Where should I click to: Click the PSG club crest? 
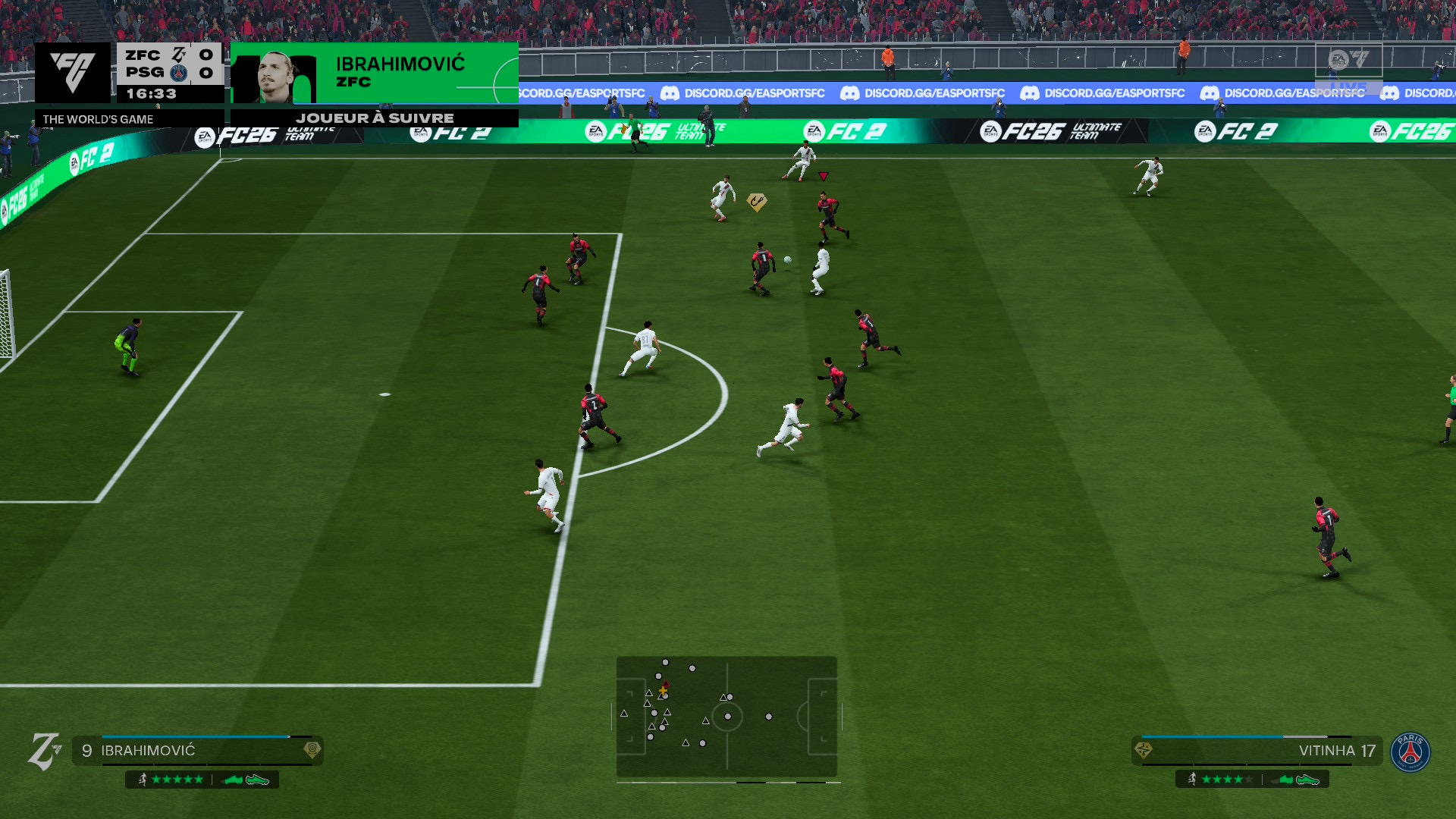click(1410, 752)
